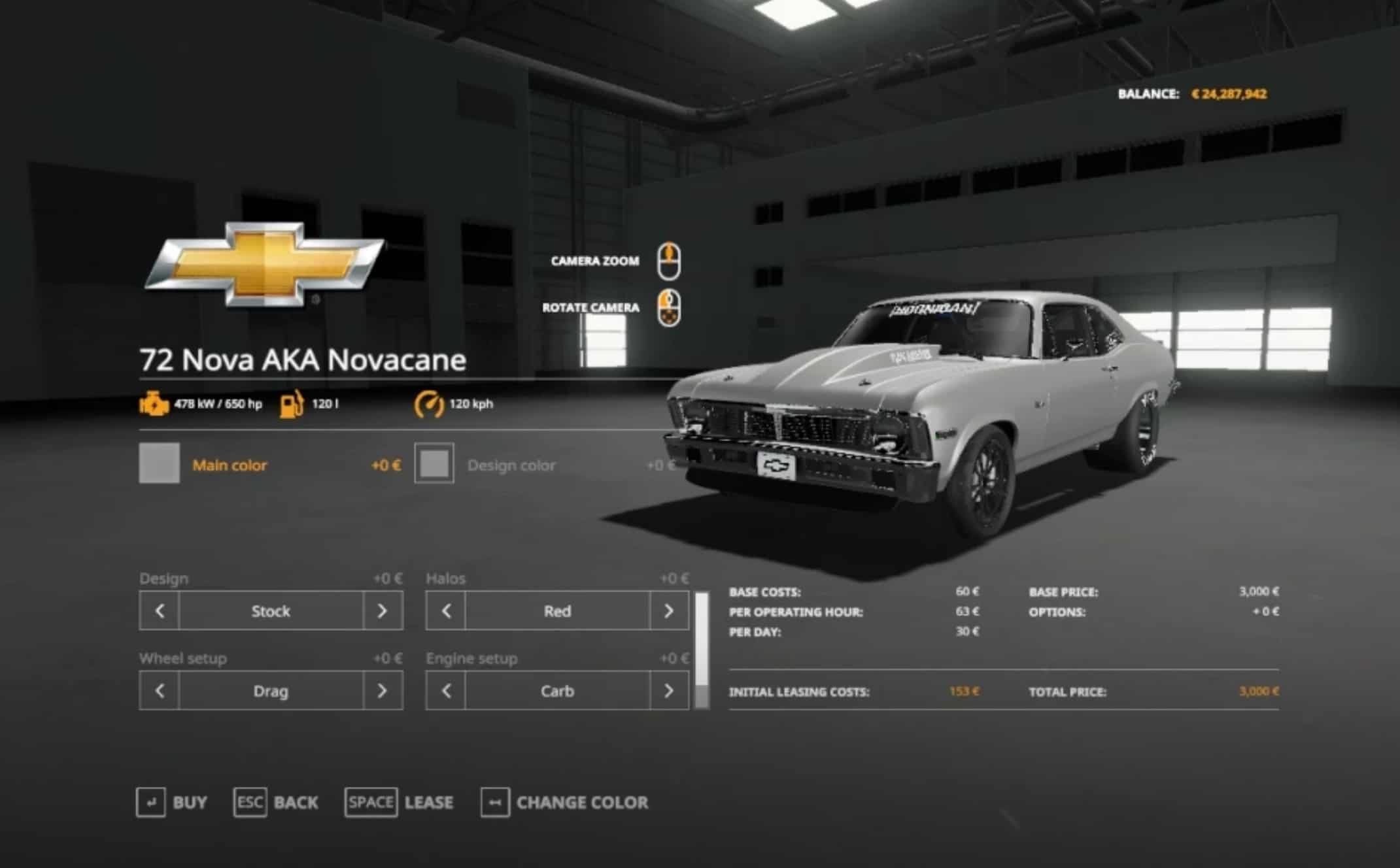1400x868 pixels.
Task: Cycle Halos color backward from Red
Action: click(x=446, y=611)
